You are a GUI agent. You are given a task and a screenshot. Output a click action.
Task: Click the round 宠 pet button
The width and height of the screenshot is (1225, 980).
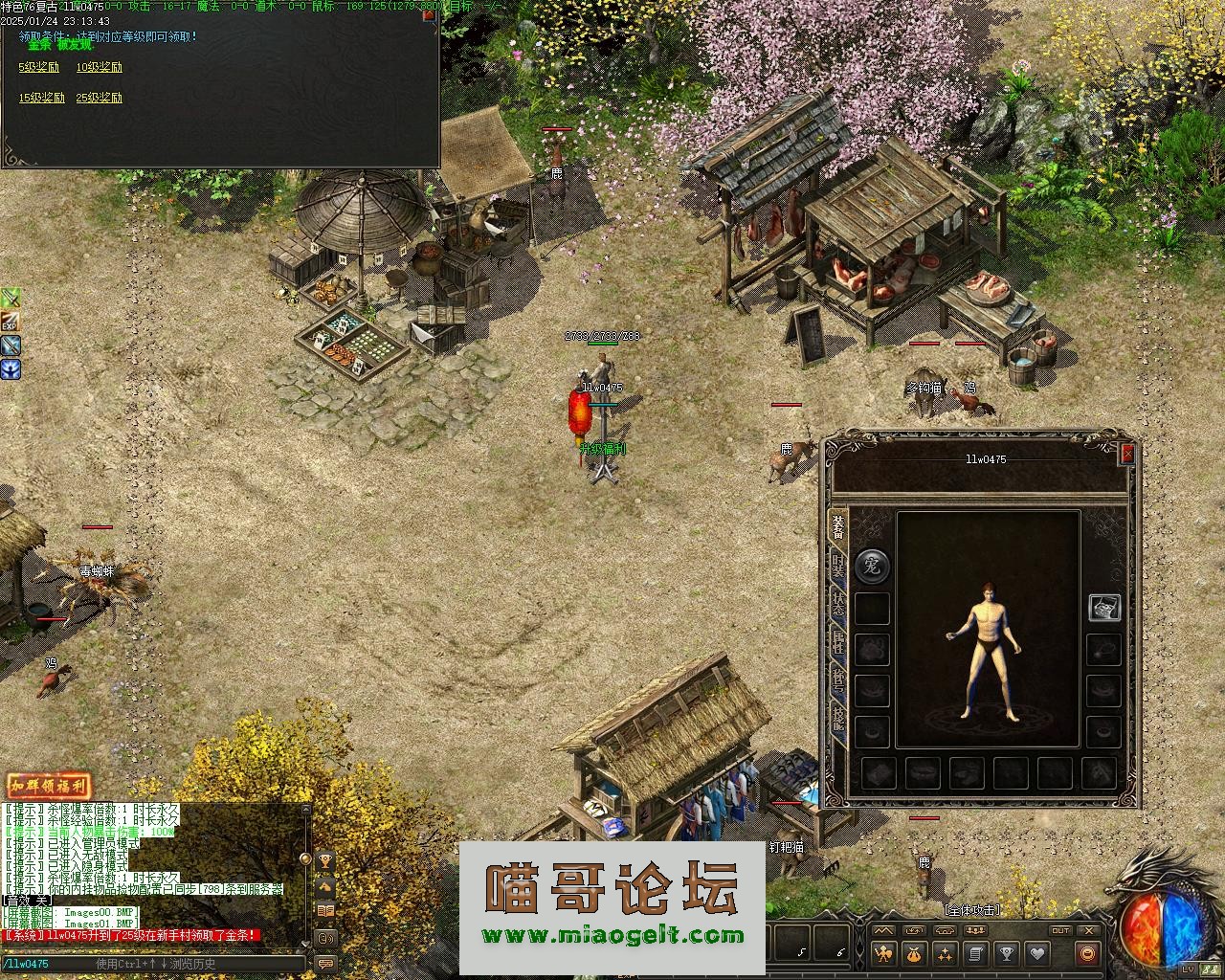point(872,566)
